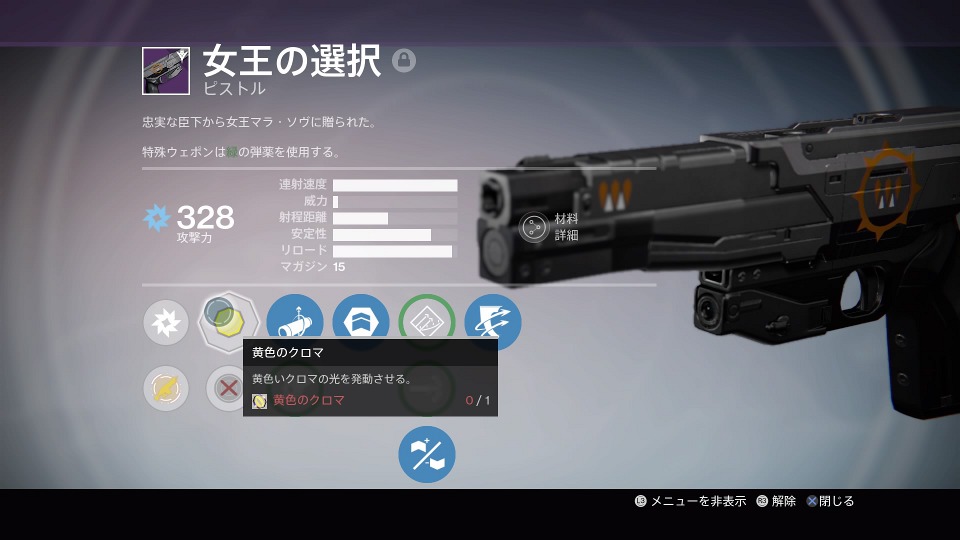Click the kinetic damage burst icon
The width and height of the screenshot is (960, 540).
pos(165,322)
